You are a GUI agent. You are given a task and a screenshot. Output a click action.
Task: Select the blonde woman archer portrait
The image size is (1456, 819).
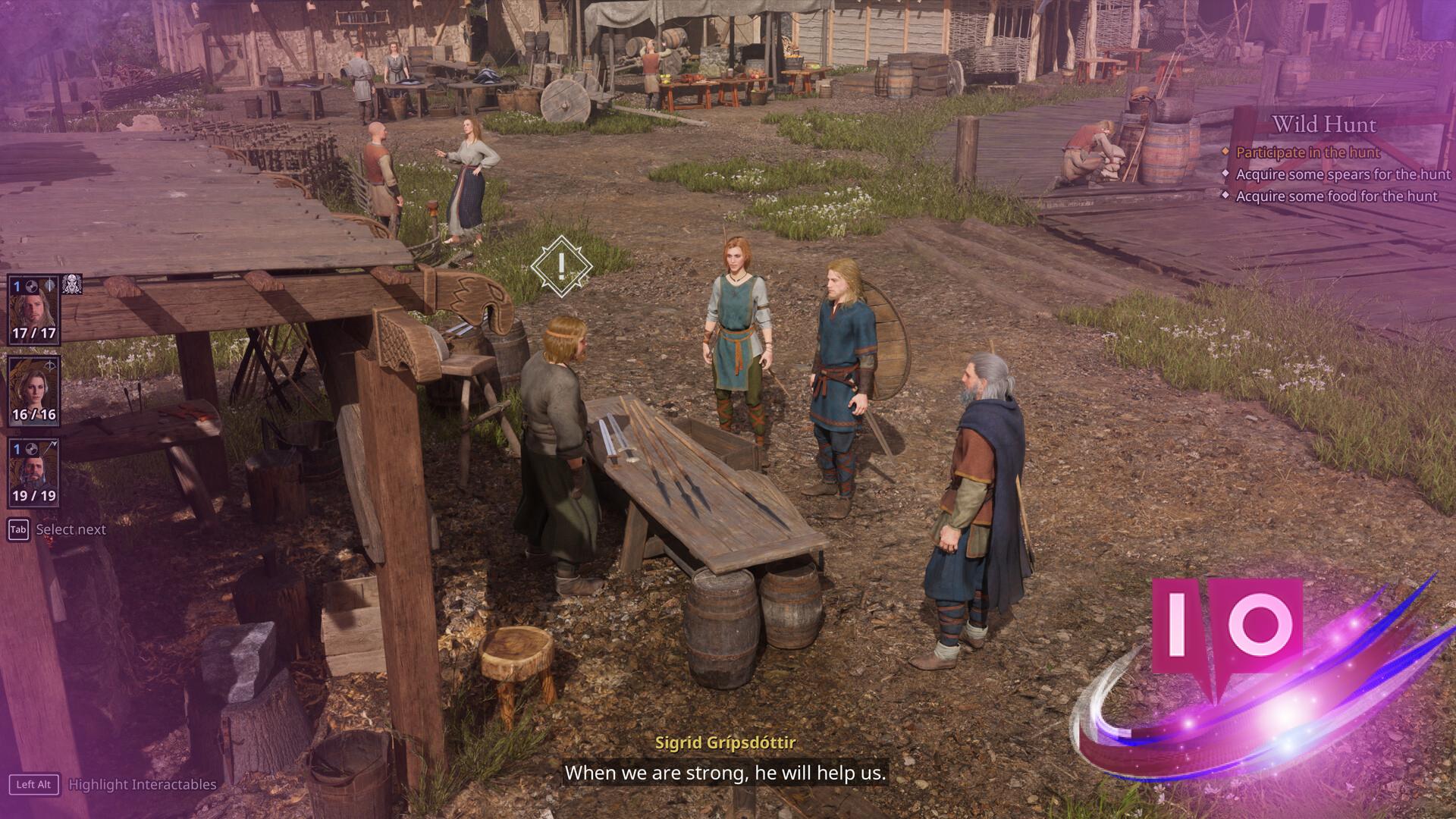coord(33,392)
